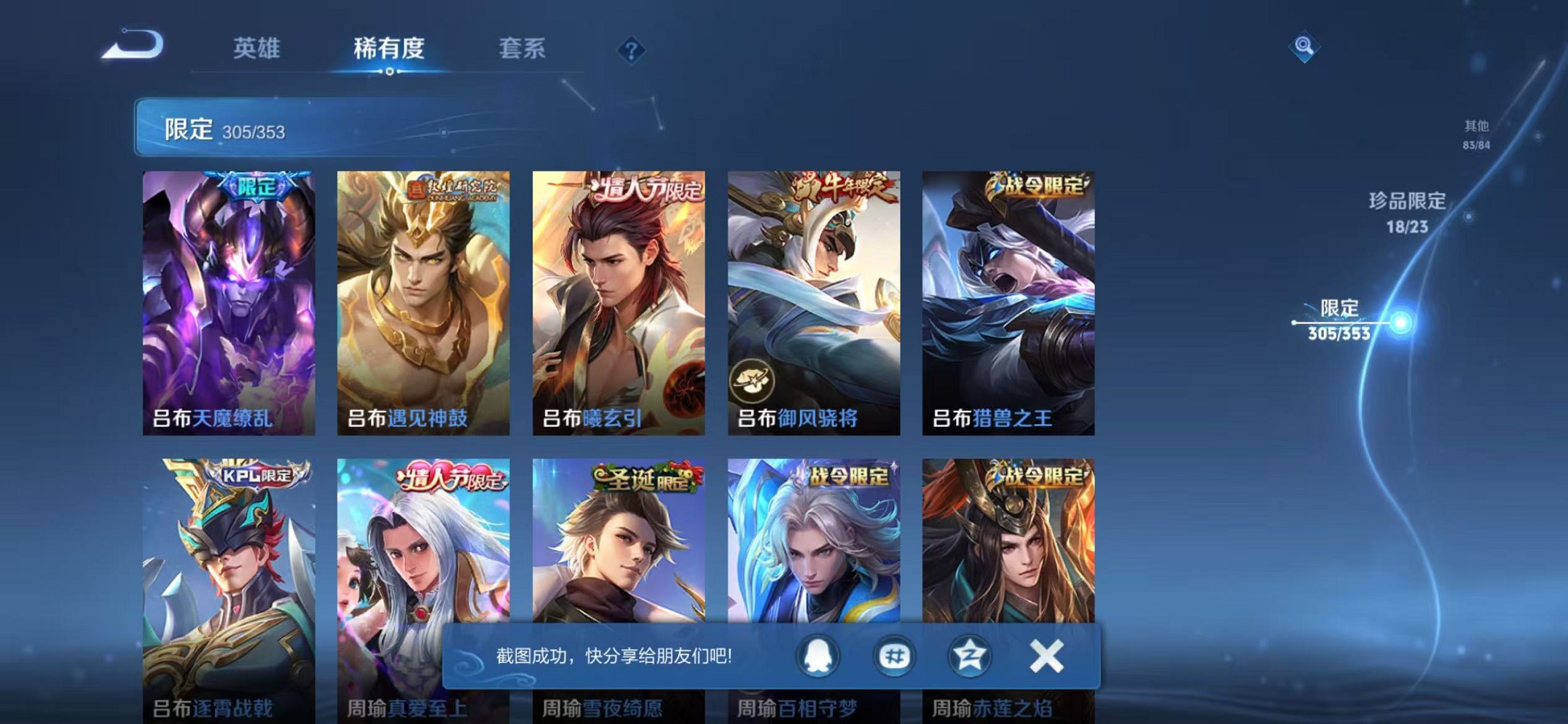The width and height of the screenshot is (1568, 724).
Task: Dismiss the screenshot share bar with the X
Action: pos(1045,655)
